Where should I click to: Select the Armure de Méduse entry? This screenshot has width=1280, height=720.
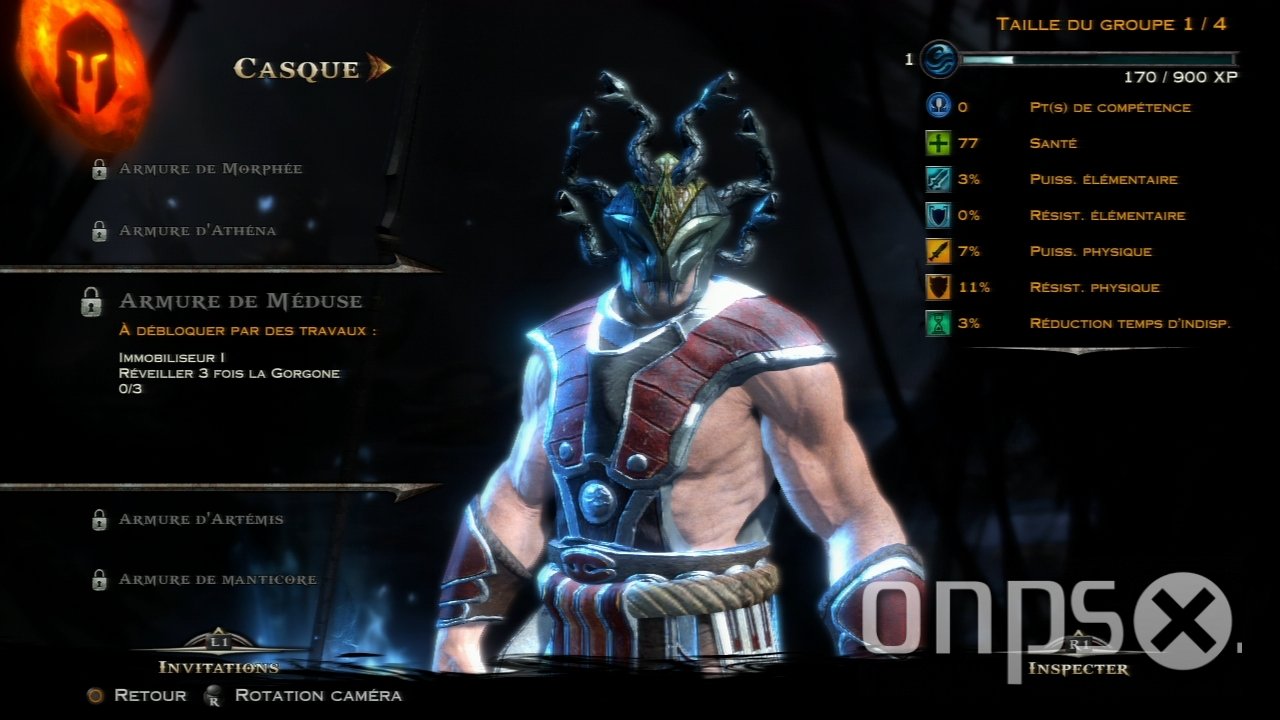[x=240, y=300]
